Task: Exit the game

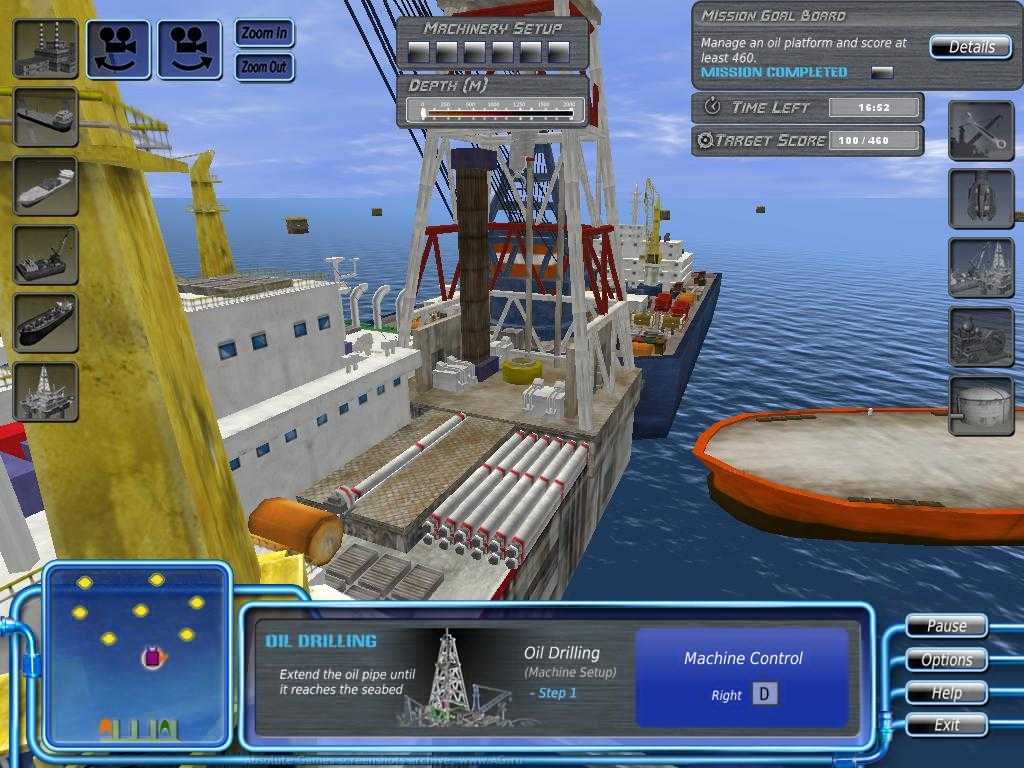Action: pos(946,724)
